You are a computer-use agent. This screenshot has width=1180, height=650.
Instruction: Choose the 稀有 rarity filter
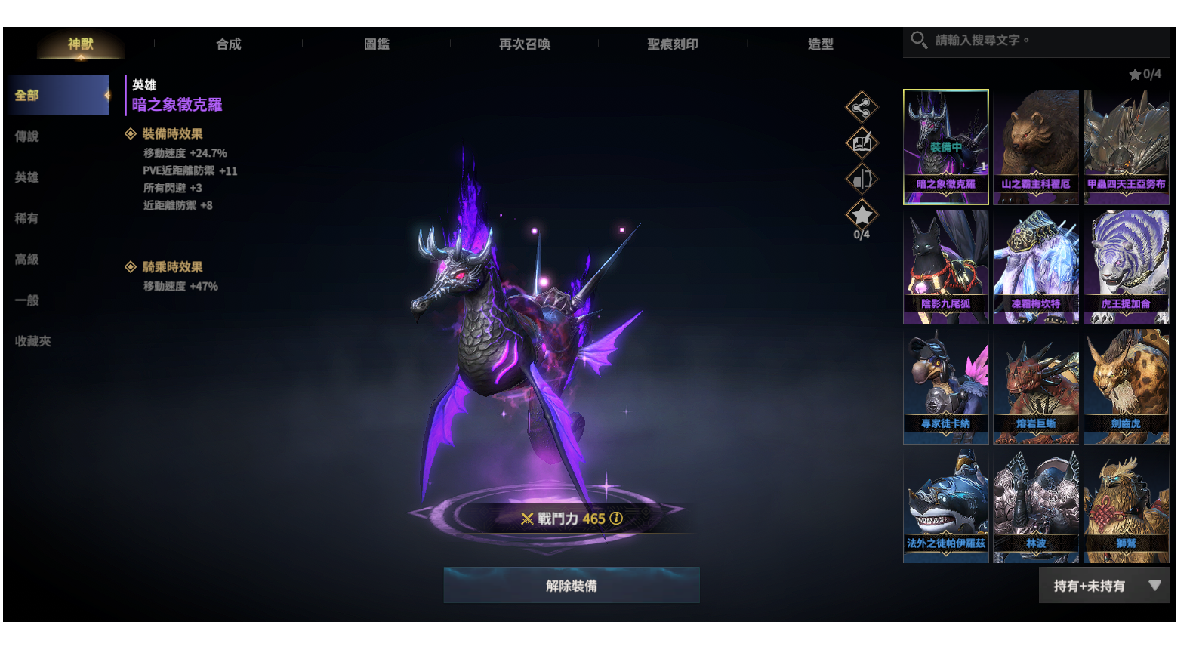point(27,218)
